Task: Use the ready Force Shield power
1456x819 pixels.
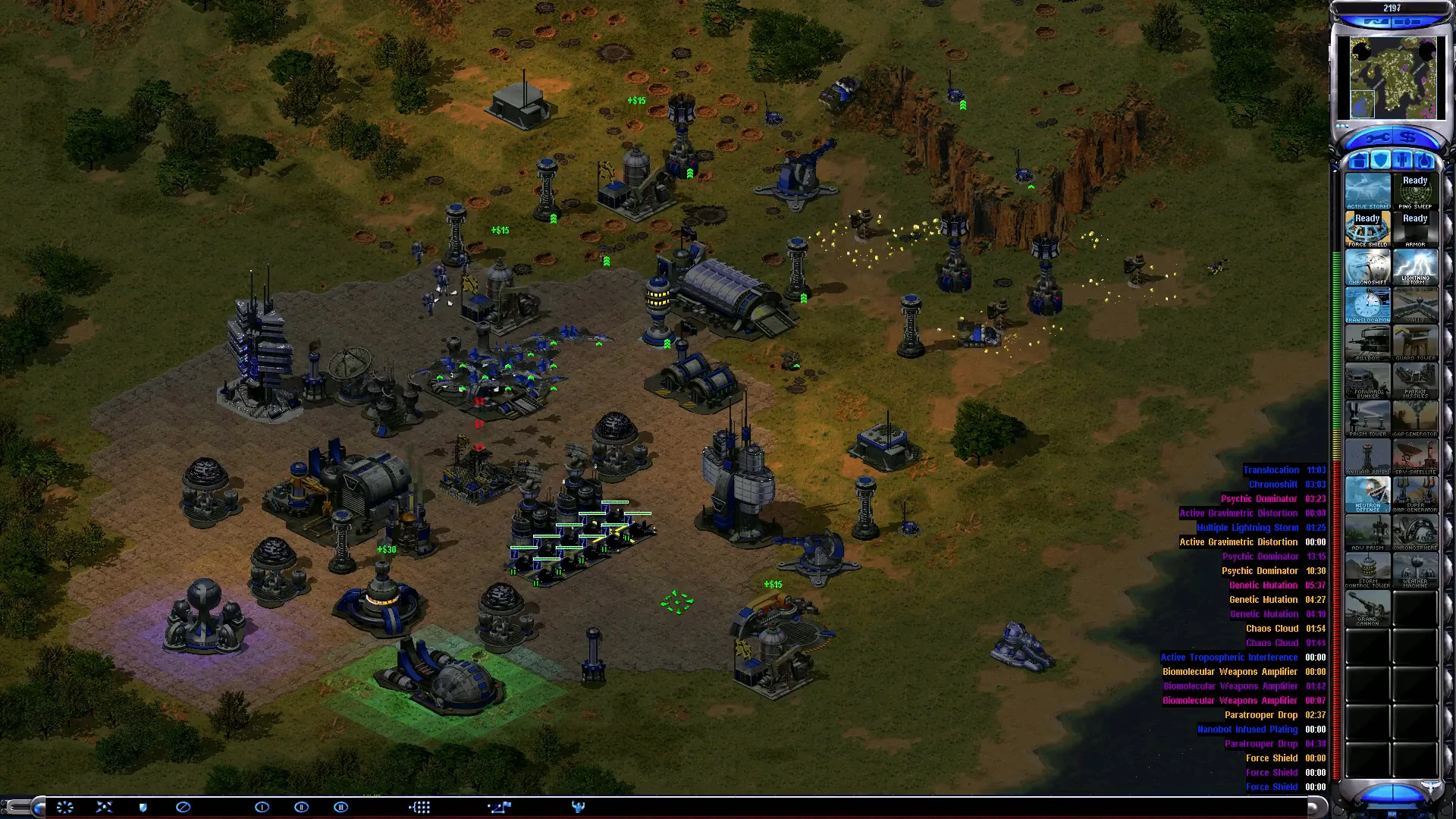Action: 1367,229
